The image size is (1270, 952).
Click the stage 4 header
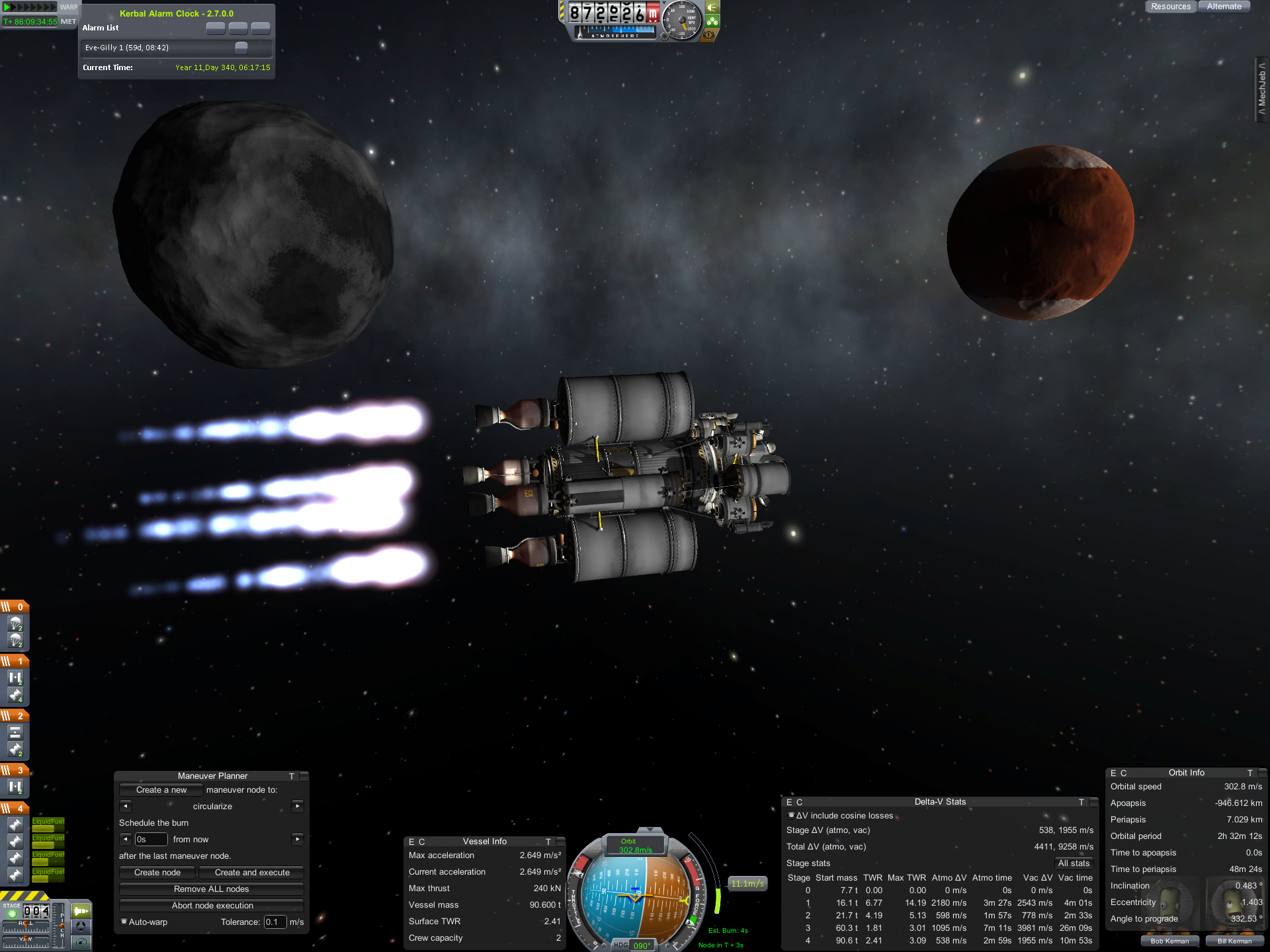click(15, 809)
